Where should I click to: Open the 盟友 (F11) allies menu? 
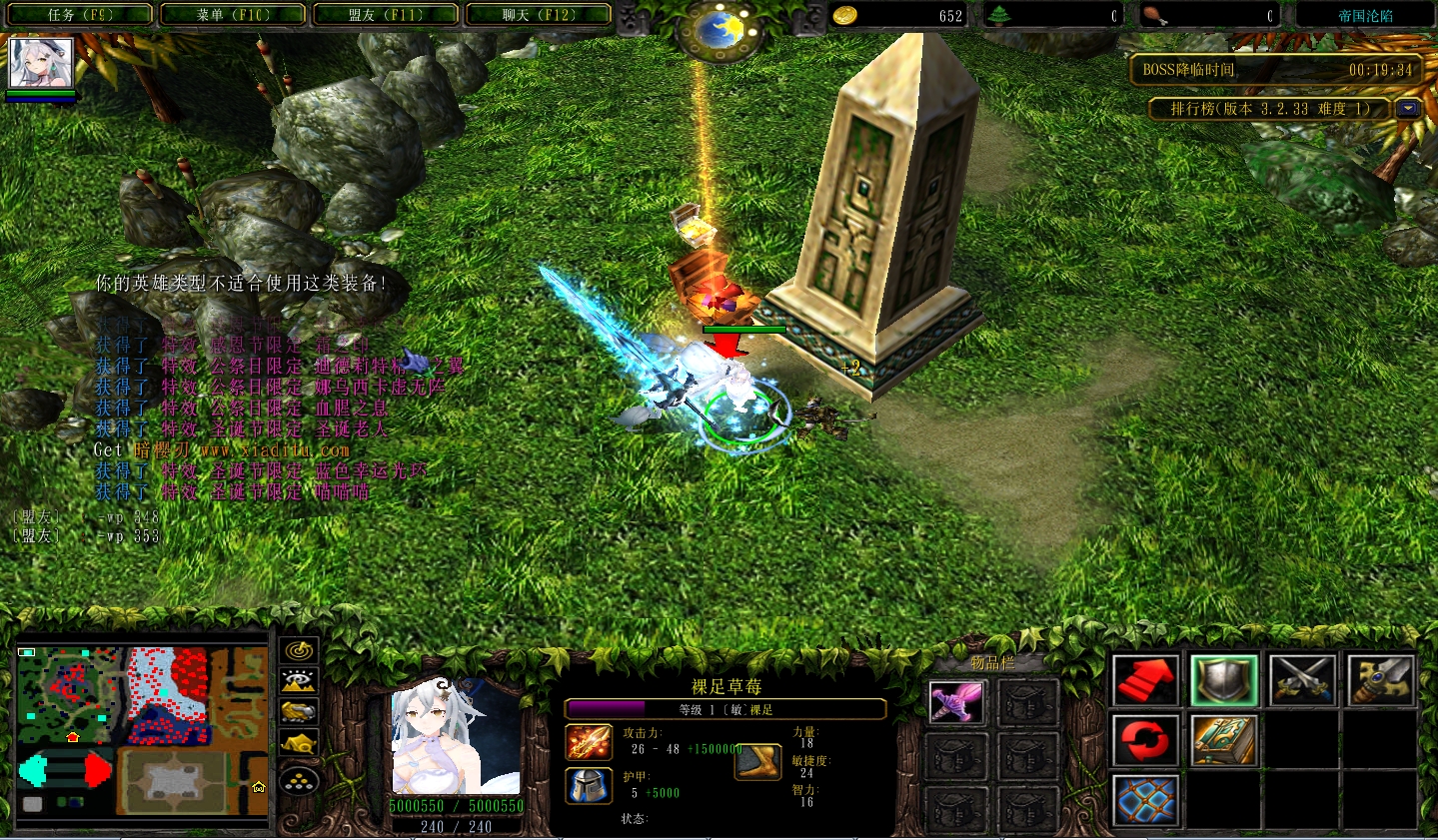[386, 15]
